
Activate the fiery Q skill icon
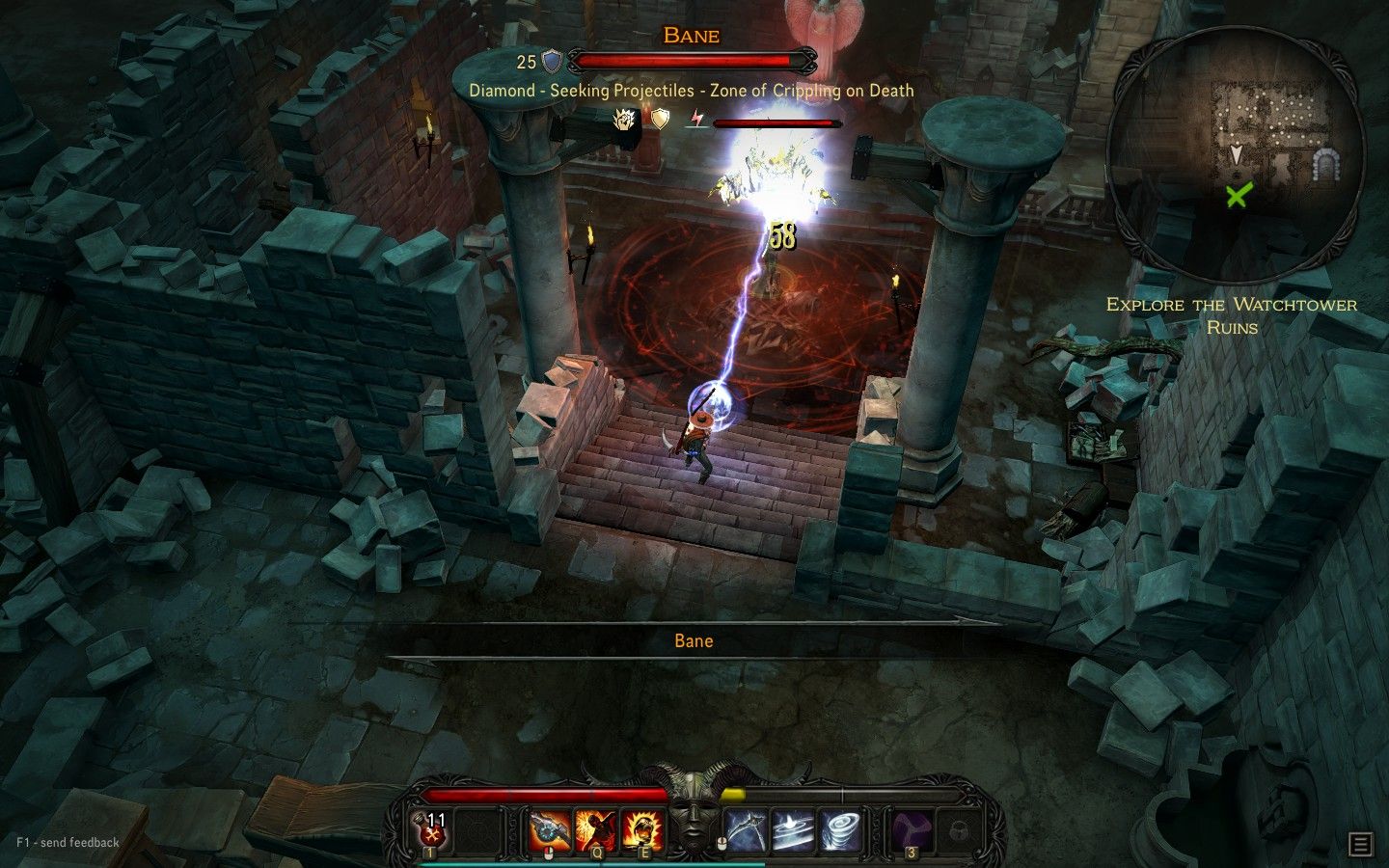point(598,827)
